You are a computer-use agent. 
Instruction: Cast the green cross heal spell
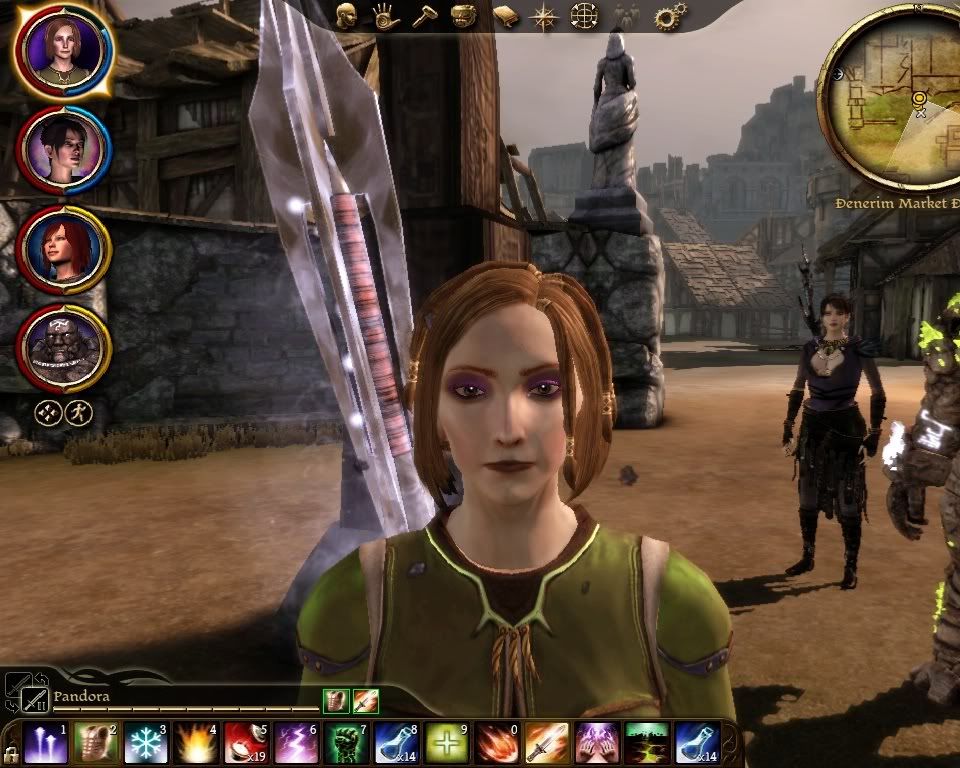446,744
